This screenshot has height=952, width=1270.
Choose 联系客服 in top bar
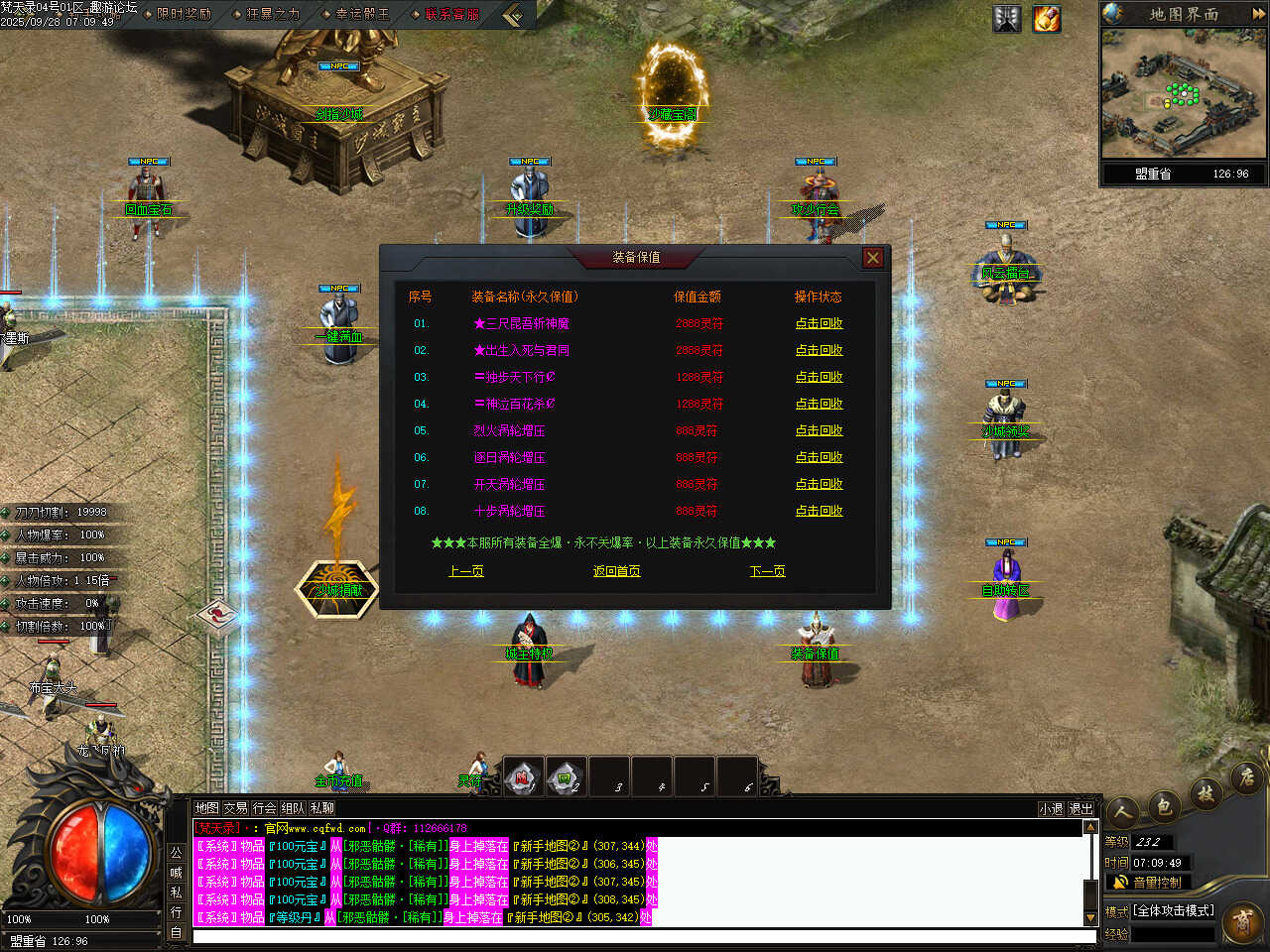(451, 14)
